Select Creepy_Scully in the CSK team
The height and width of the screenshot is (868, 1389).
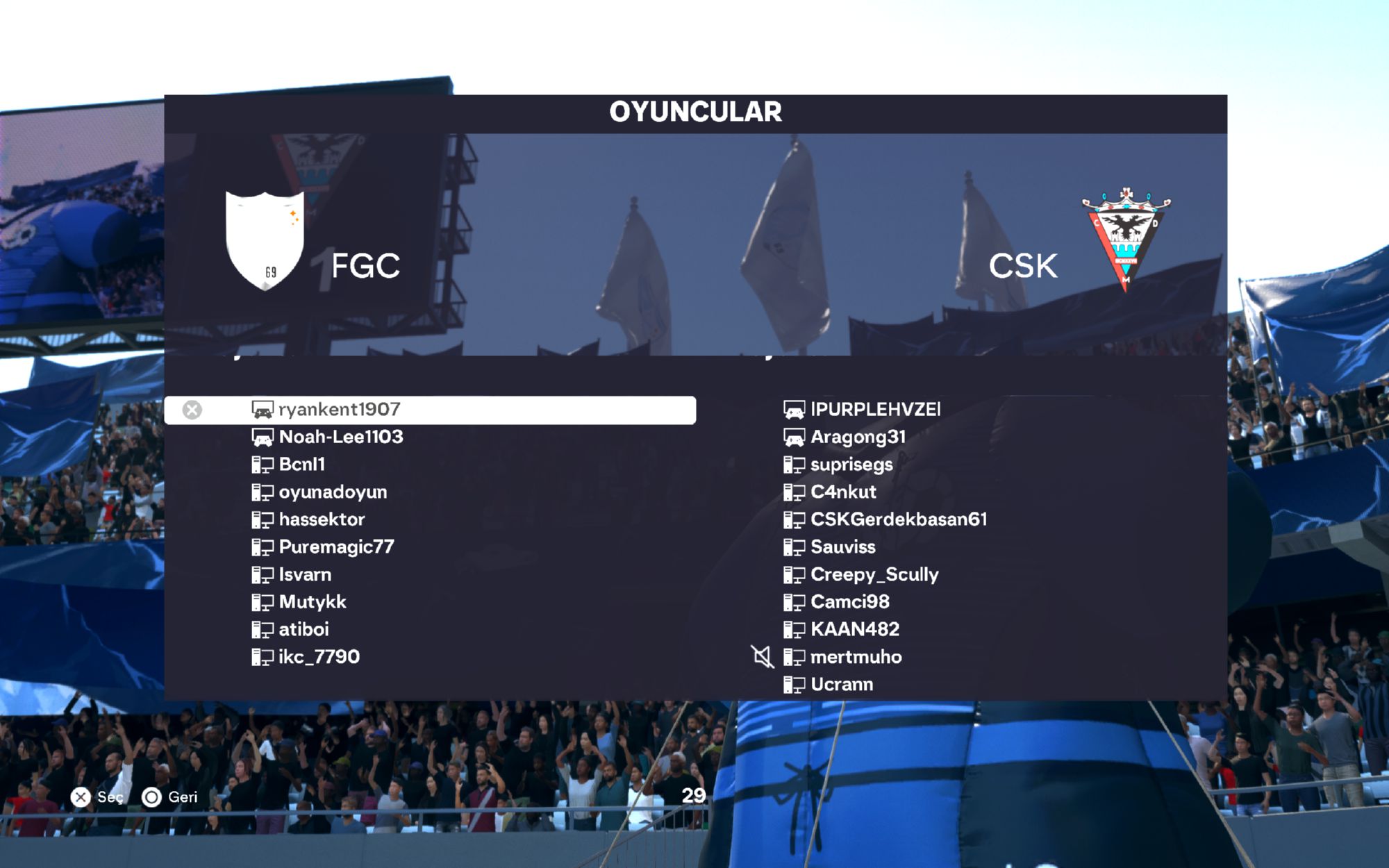[x=874, y=575]
